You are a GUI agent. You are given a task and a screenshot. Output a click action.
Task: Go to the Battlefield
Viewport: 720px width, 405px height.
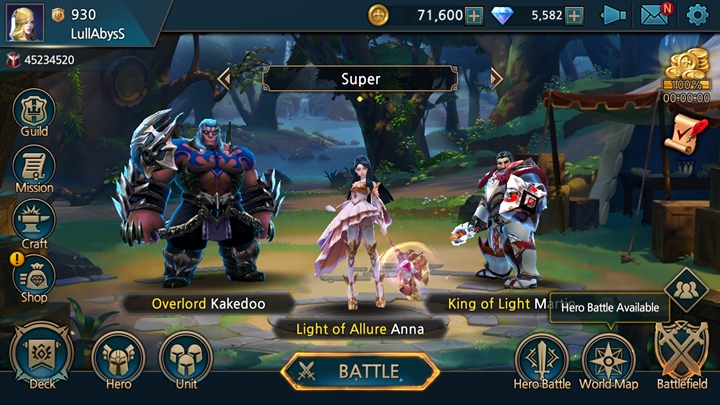[682, 354]
